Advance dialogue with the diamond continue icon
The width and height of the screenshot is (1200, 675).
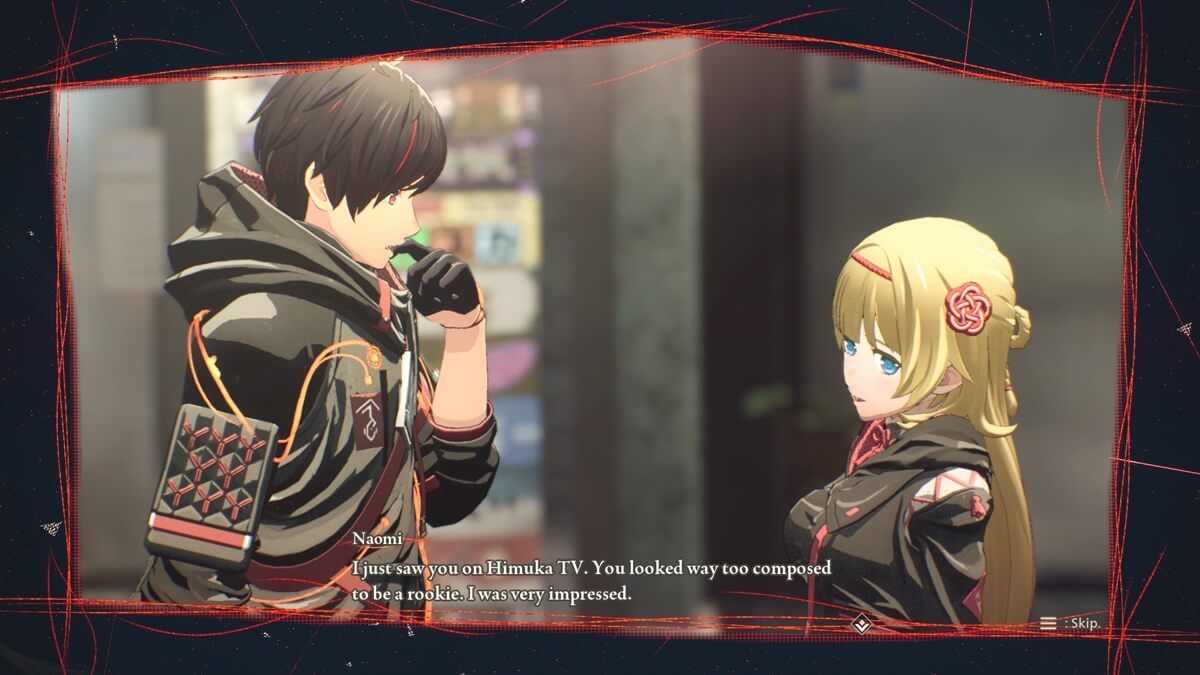(x=860, y=625)
